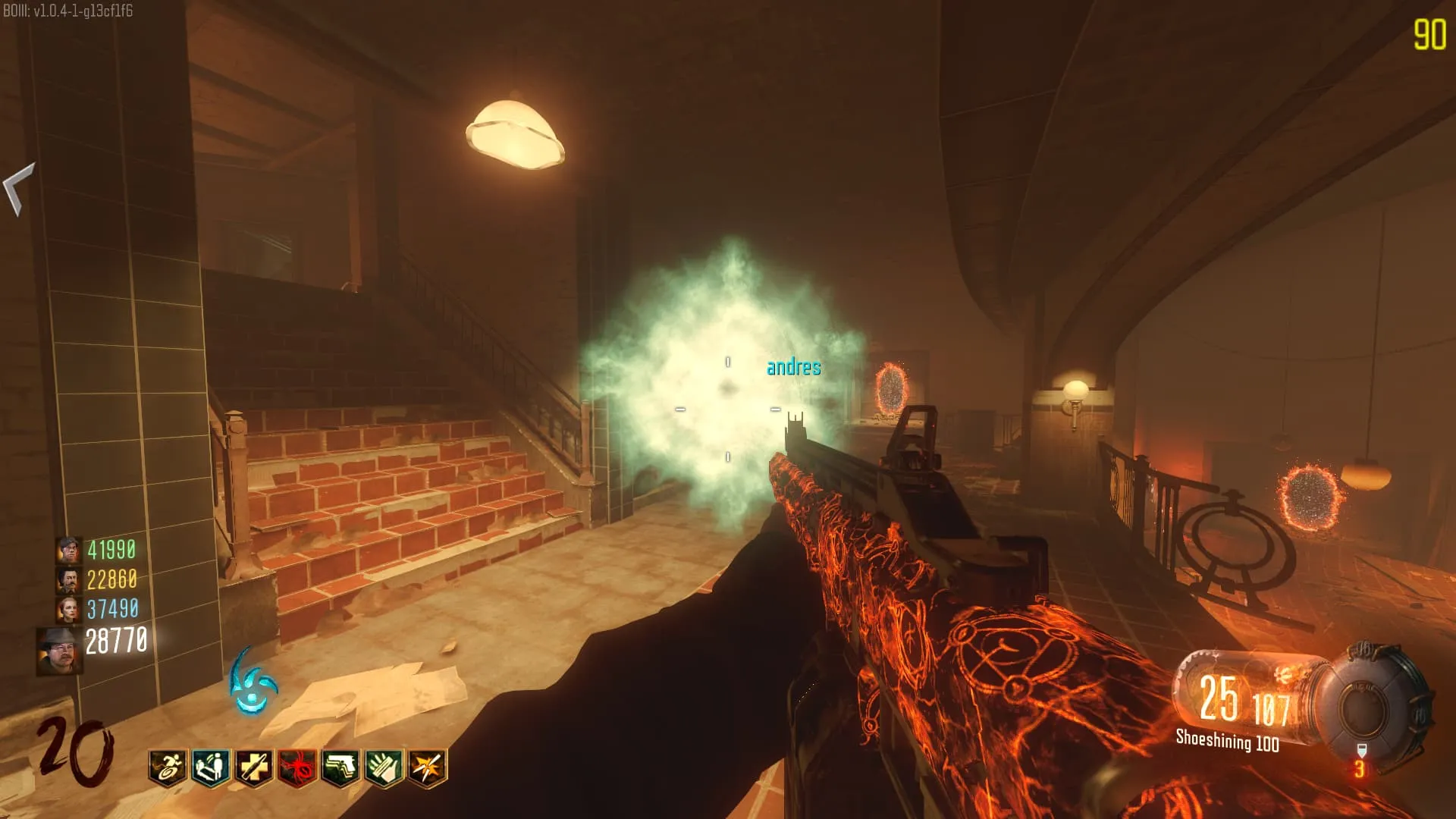Click the grenade icon above the 3
The height and width of the screenshot is (819, 1456).
pos(1360,751)
